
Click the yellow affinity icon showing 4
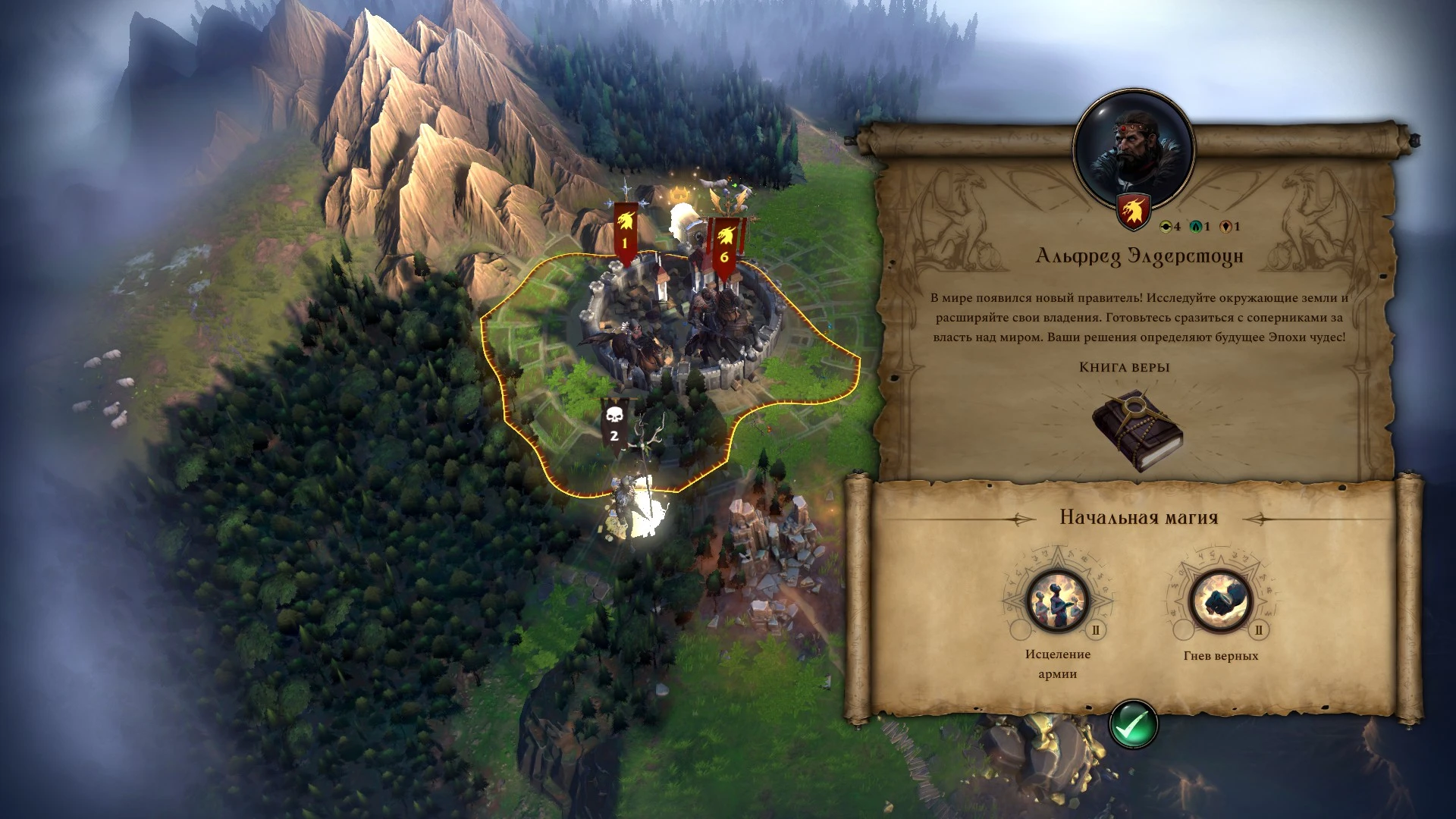tap(1165, 225)
